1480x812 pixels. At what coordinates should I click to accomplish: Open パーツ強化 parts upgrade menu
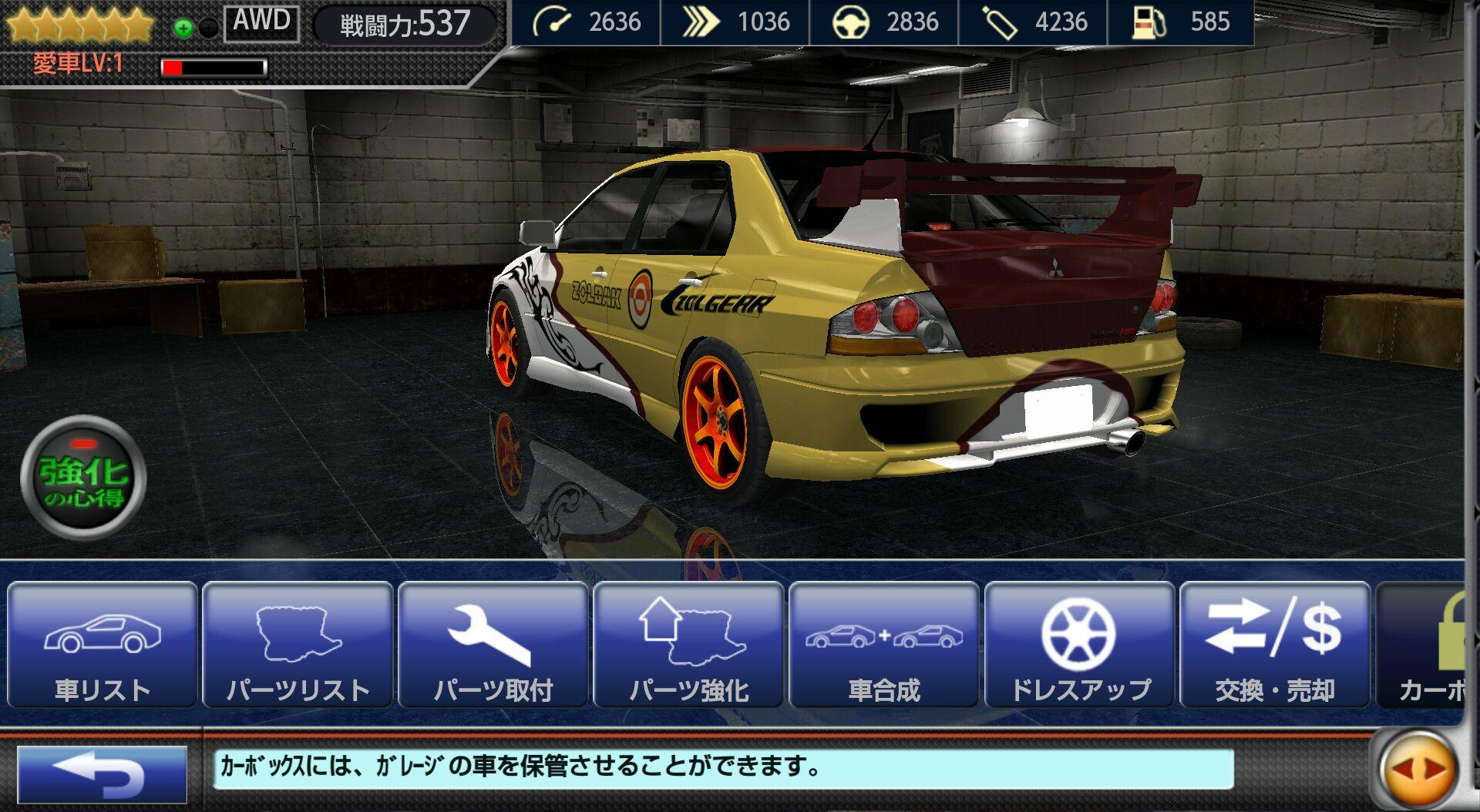point(689,646)
